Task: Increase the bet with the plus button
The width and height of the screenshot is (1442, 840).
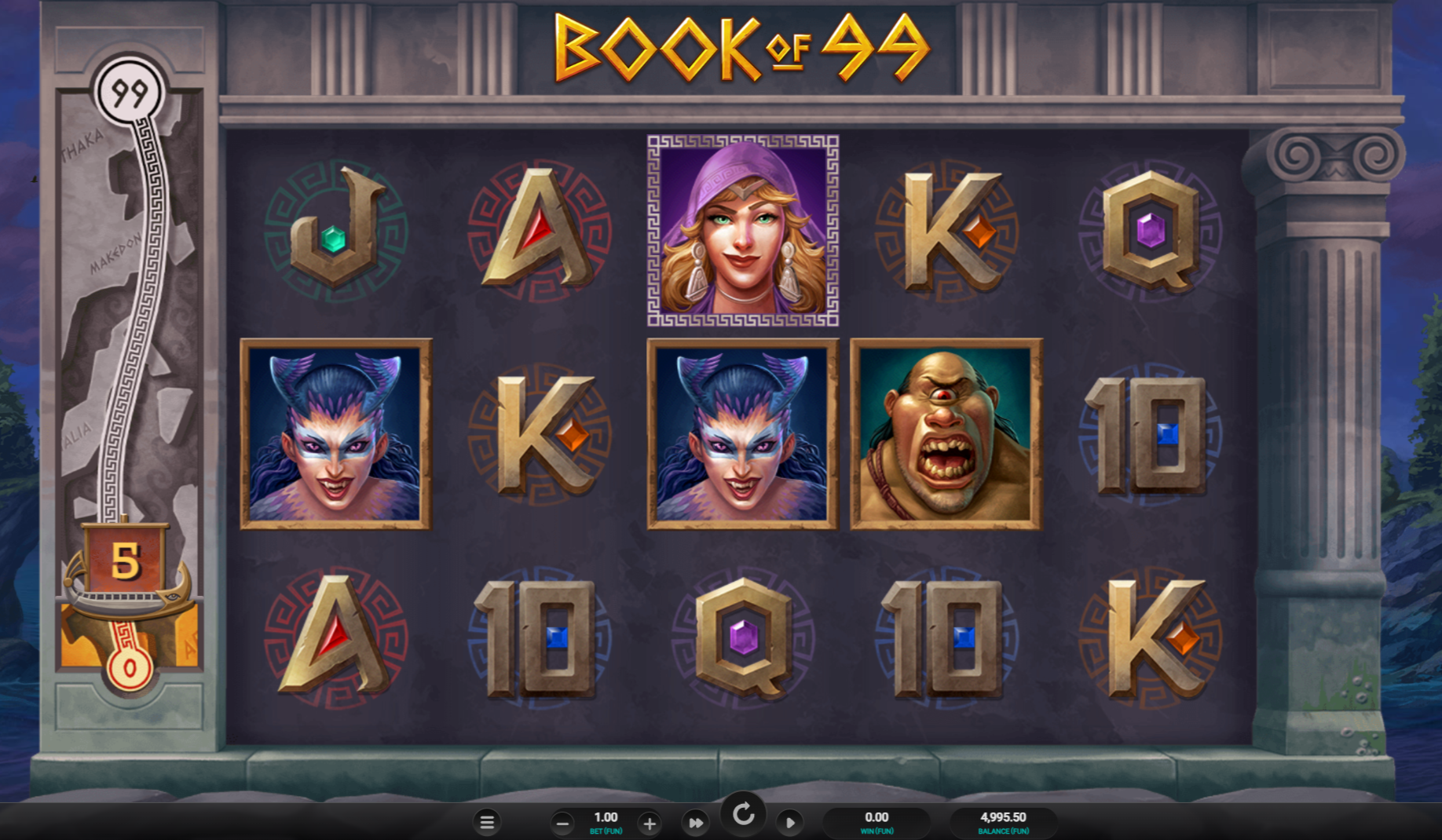Action: (x=650, y=824)
